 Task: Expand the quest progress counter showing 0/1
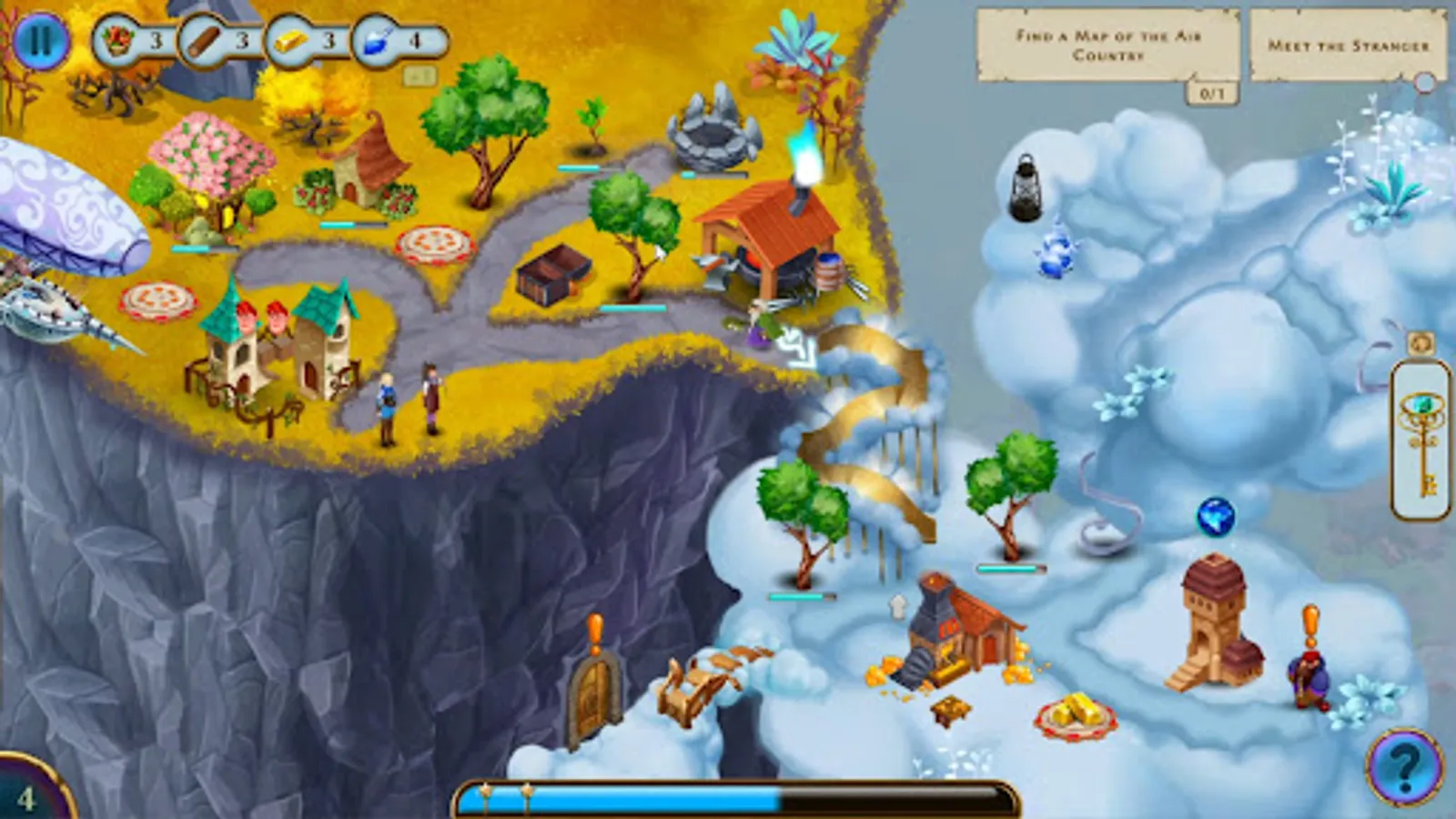[x=1213, y=91]
